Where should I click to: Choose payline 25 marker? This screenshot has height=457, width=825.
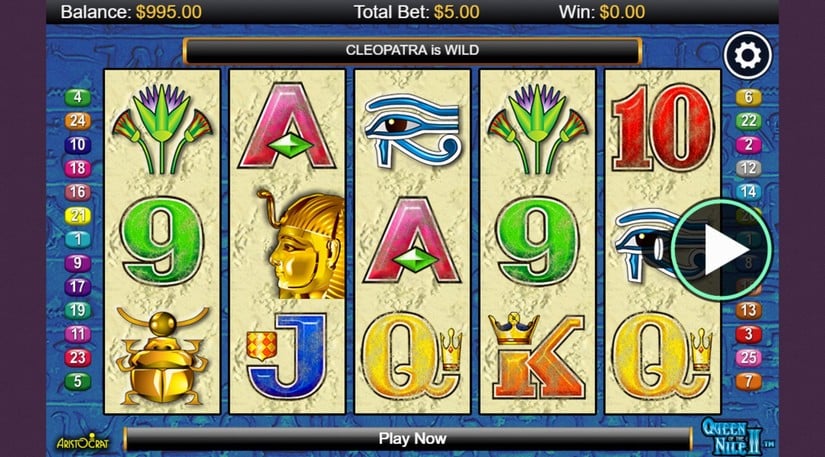click(x=748, y=357)
